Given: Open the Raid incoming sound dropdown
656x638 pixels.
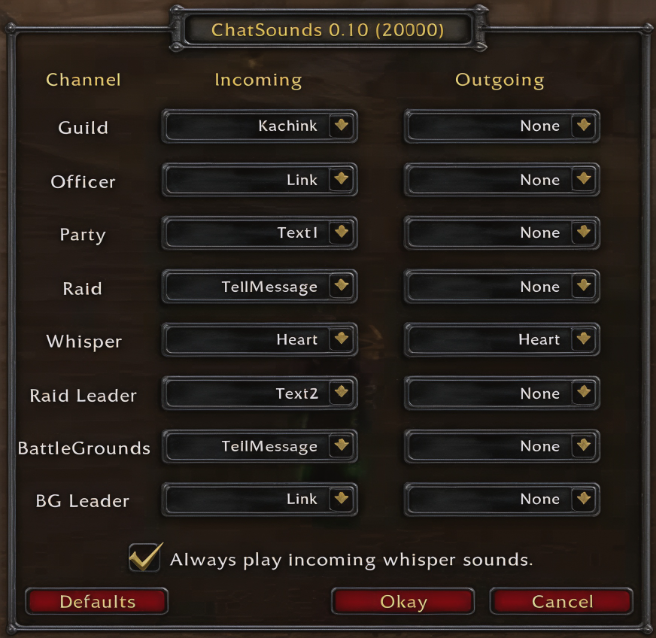Looking at the screenshot, I should (341, 287).
